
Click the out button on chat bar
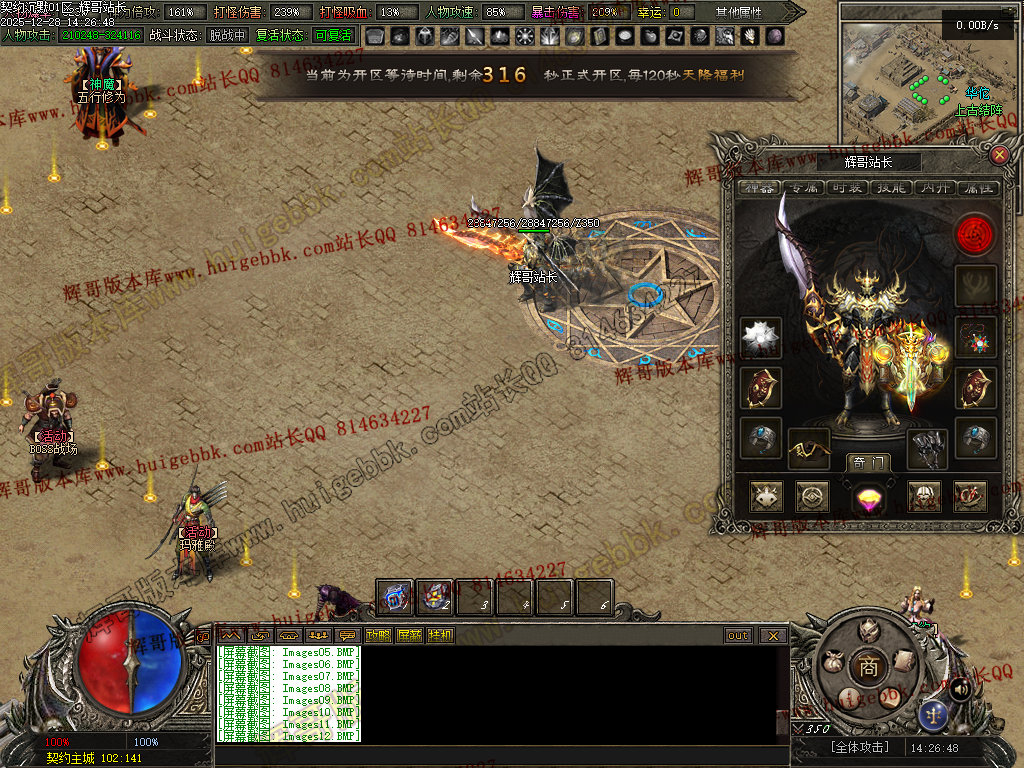point(738,635)
